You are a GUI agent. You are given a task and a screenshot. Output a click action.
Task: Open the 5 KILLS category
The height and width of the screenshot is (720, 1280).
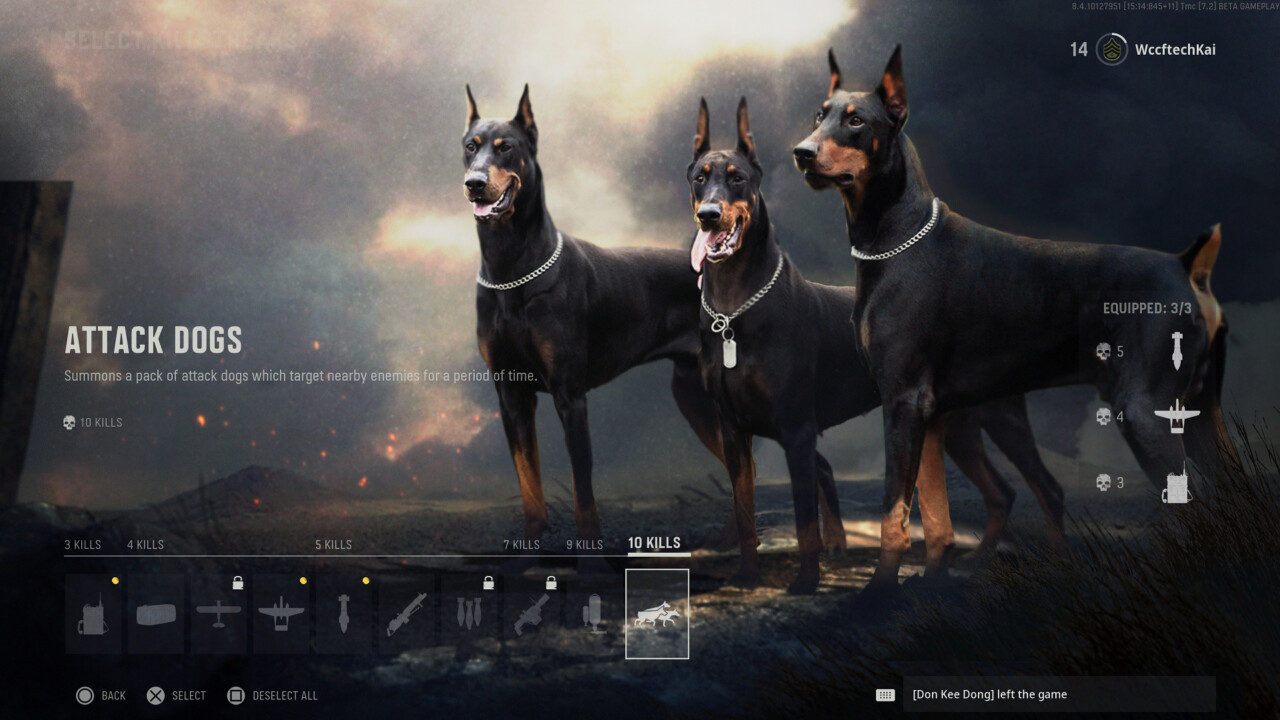[333, 544]
